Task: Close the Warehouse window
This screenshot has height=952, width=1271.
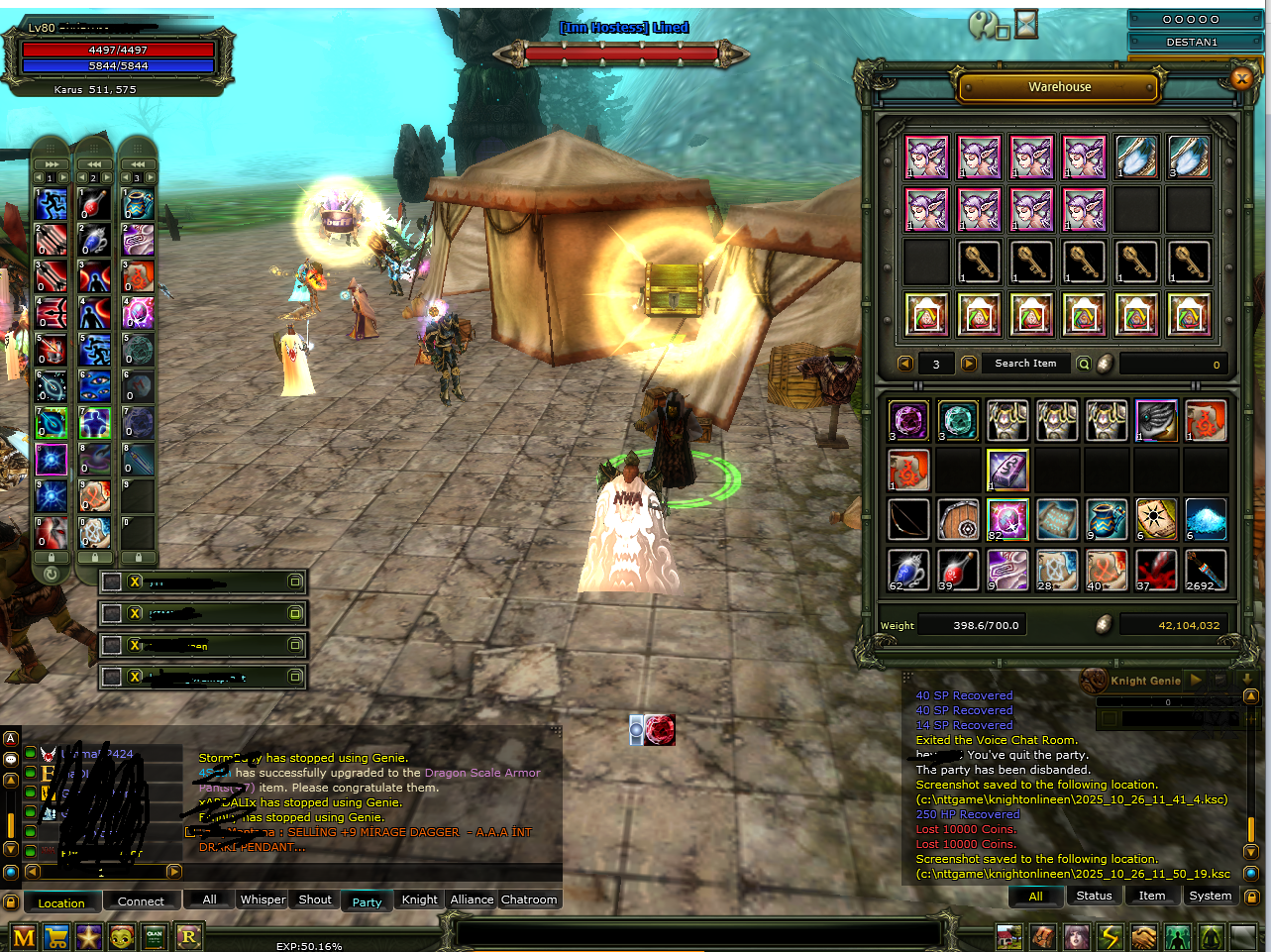Action: [1241, 78]
